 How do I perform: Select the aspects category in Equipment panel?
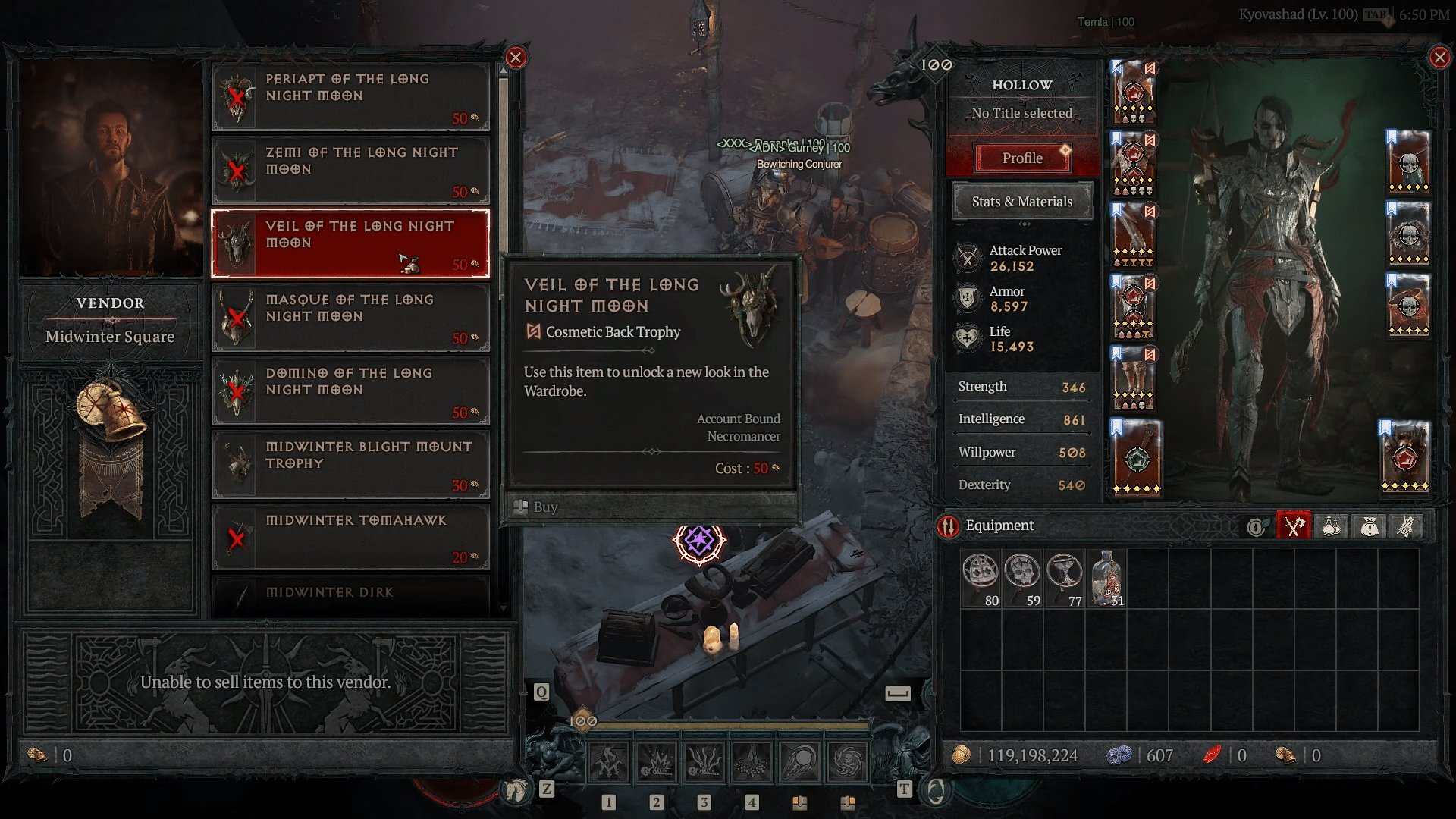1408,526
